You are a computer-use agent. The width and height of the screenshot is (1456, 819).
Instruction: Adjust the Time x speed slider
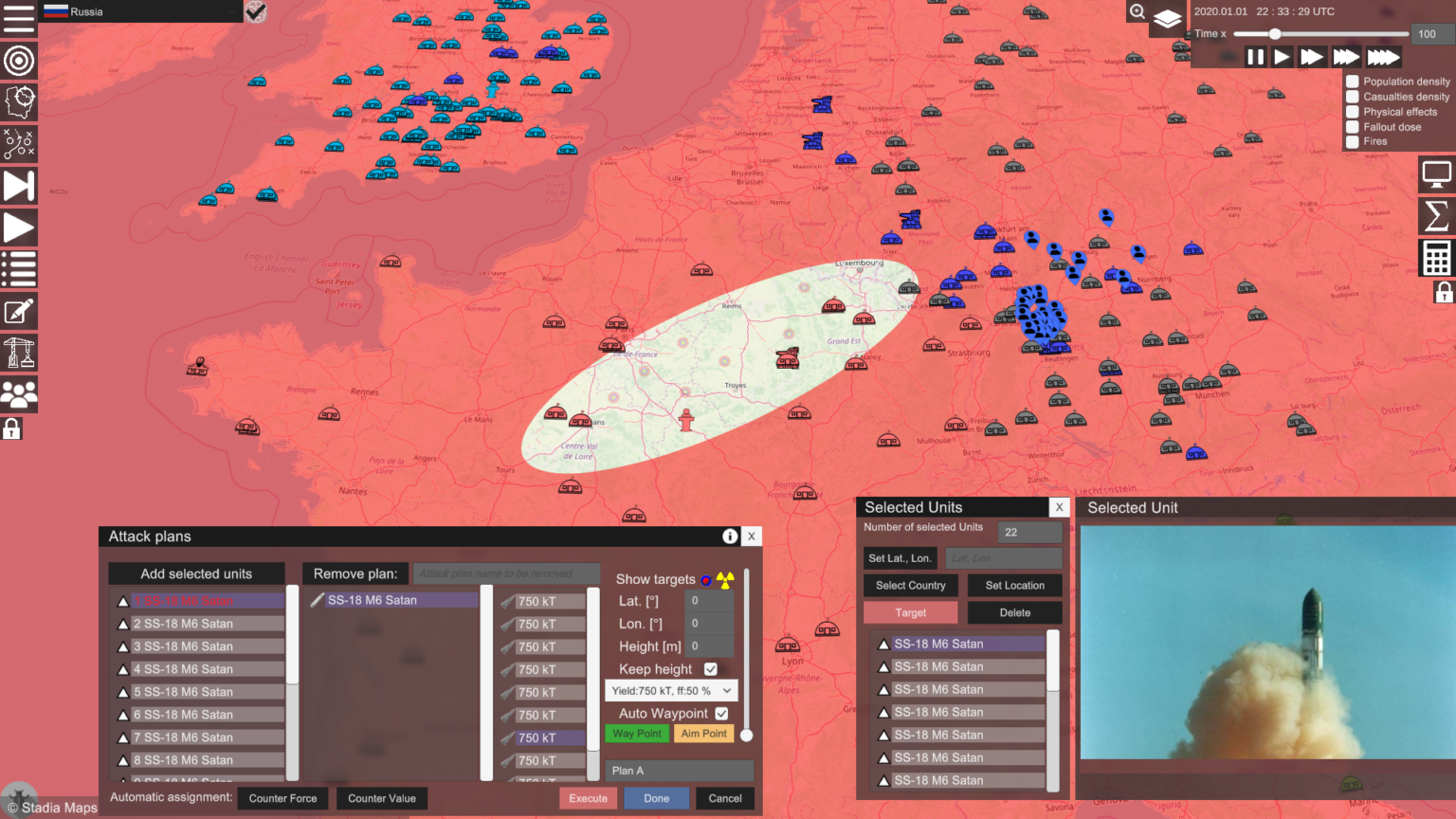1275,33
